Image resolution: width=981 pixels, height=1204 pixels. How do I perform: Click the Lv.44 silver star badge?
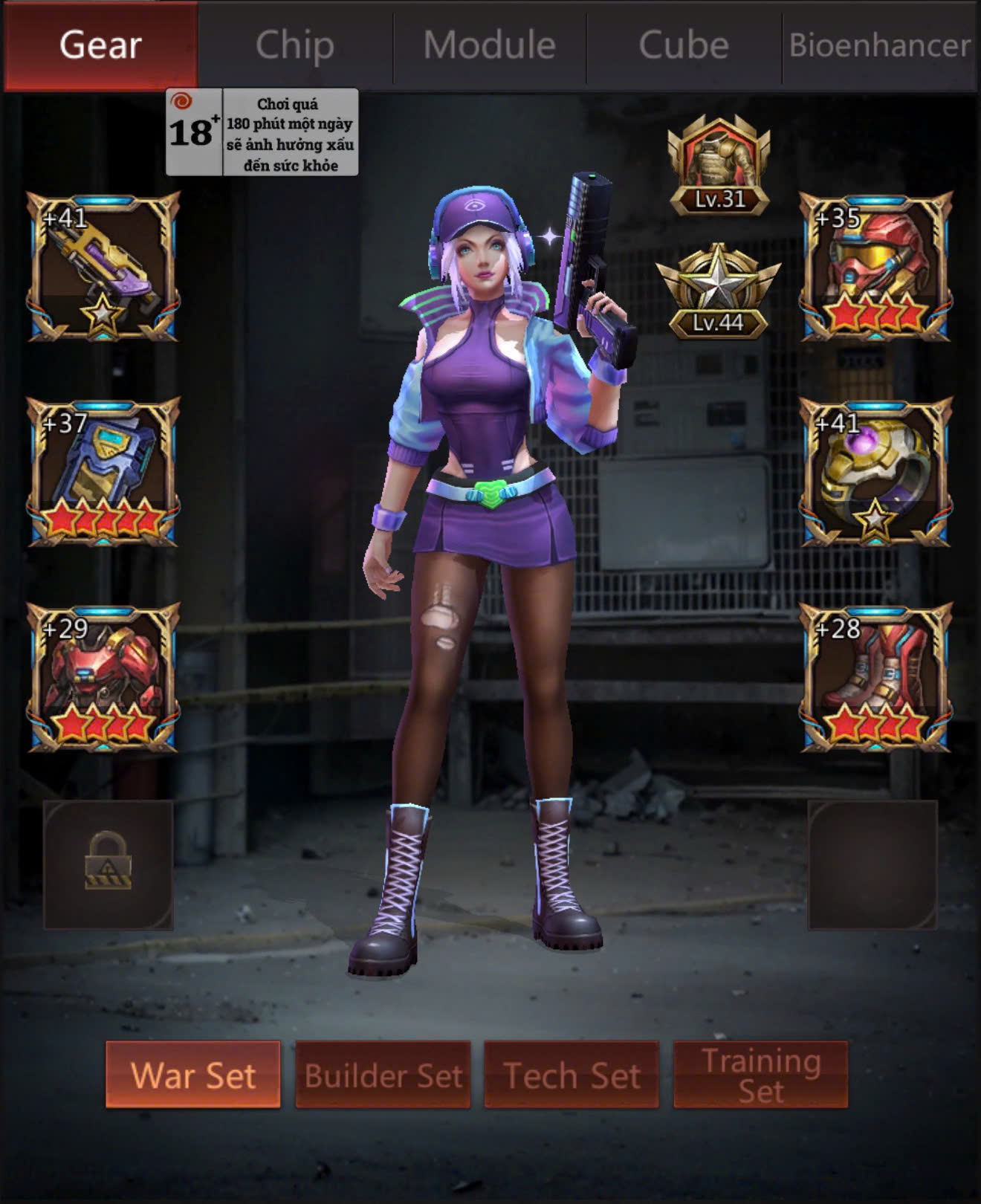(719, 291)
